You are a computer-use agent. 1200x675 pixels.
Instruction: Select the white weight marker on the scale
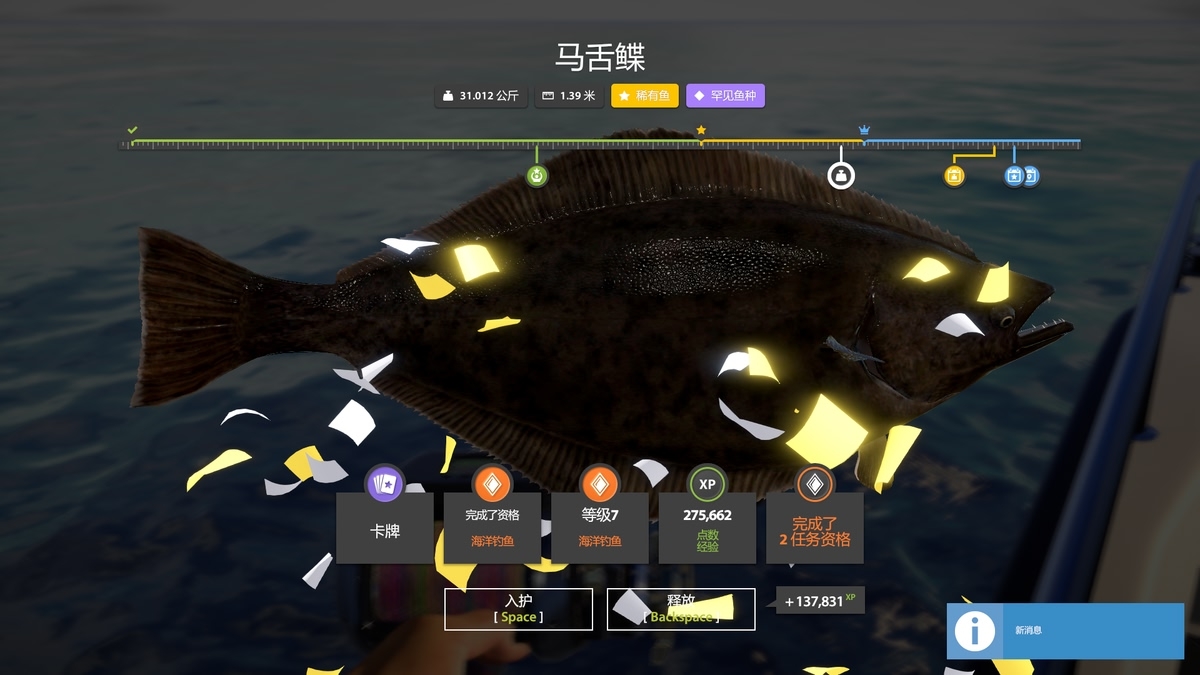click(x=841, y=176)
